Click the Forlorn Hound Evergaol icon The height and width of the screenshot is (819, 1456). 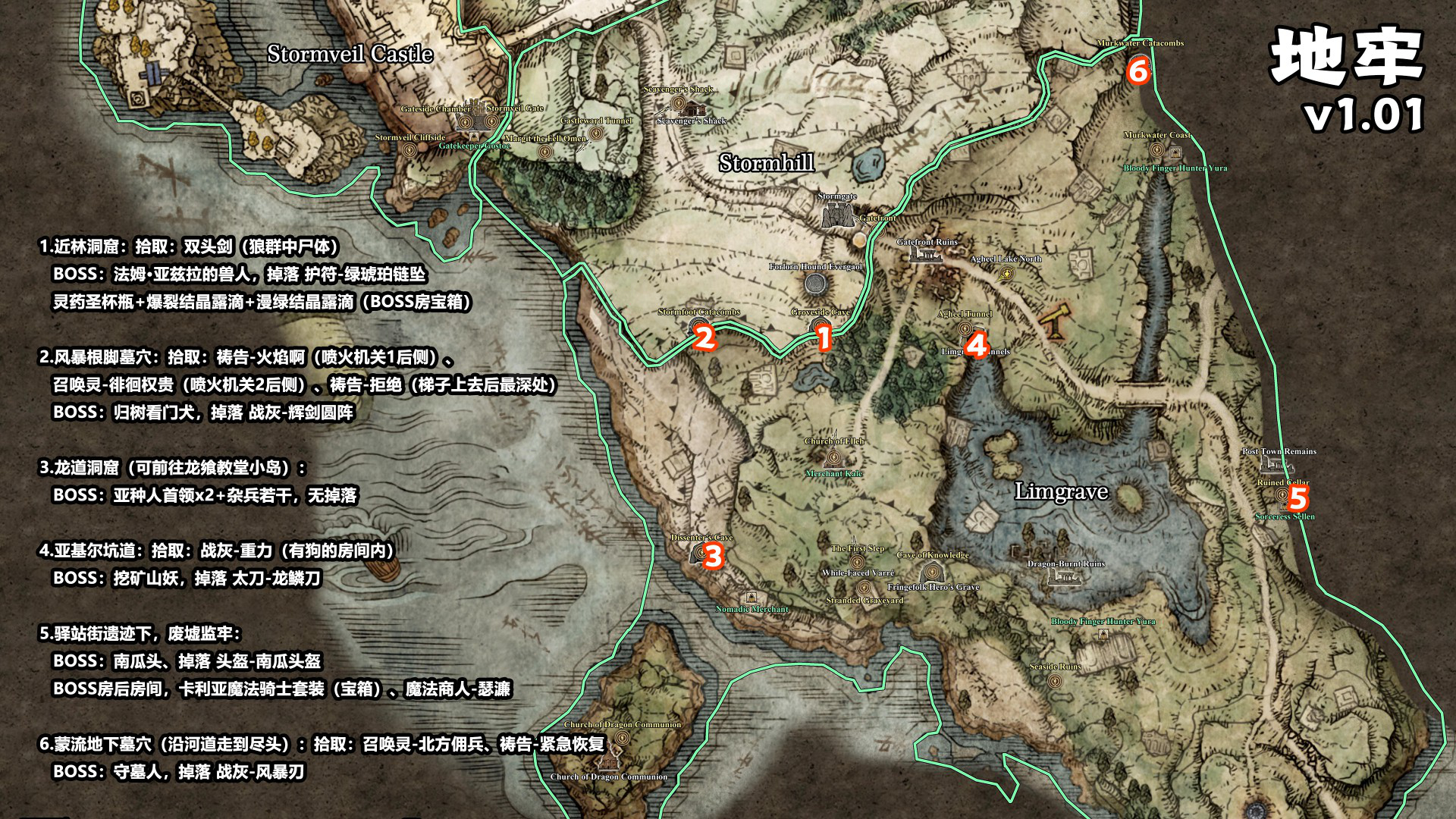point(816,284)
